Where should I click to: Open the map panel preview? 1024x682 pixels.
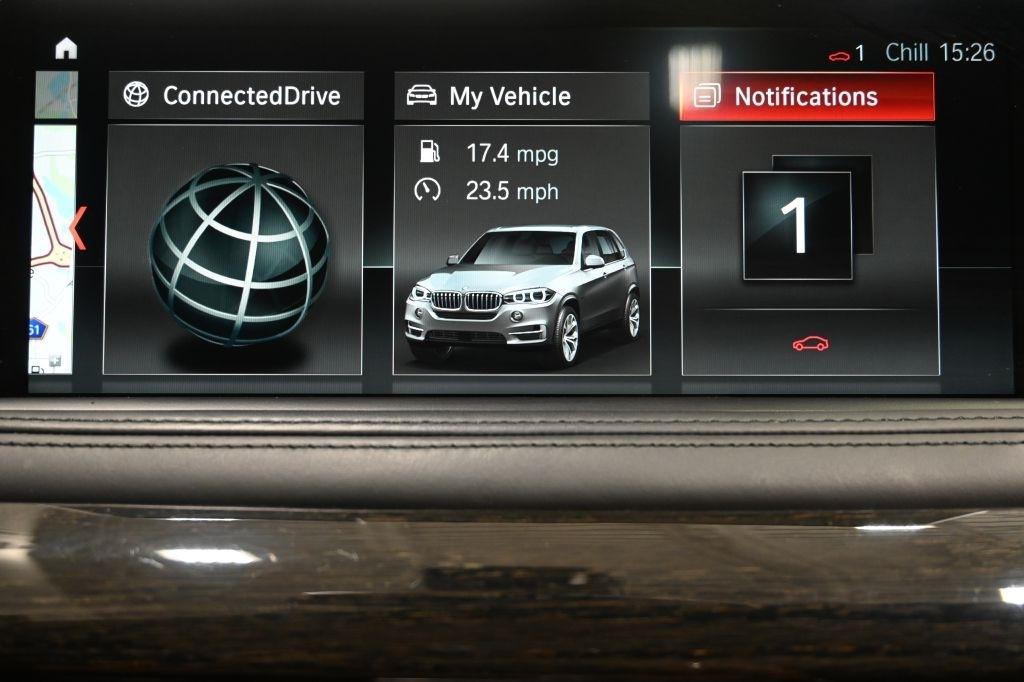click(52, 250)
